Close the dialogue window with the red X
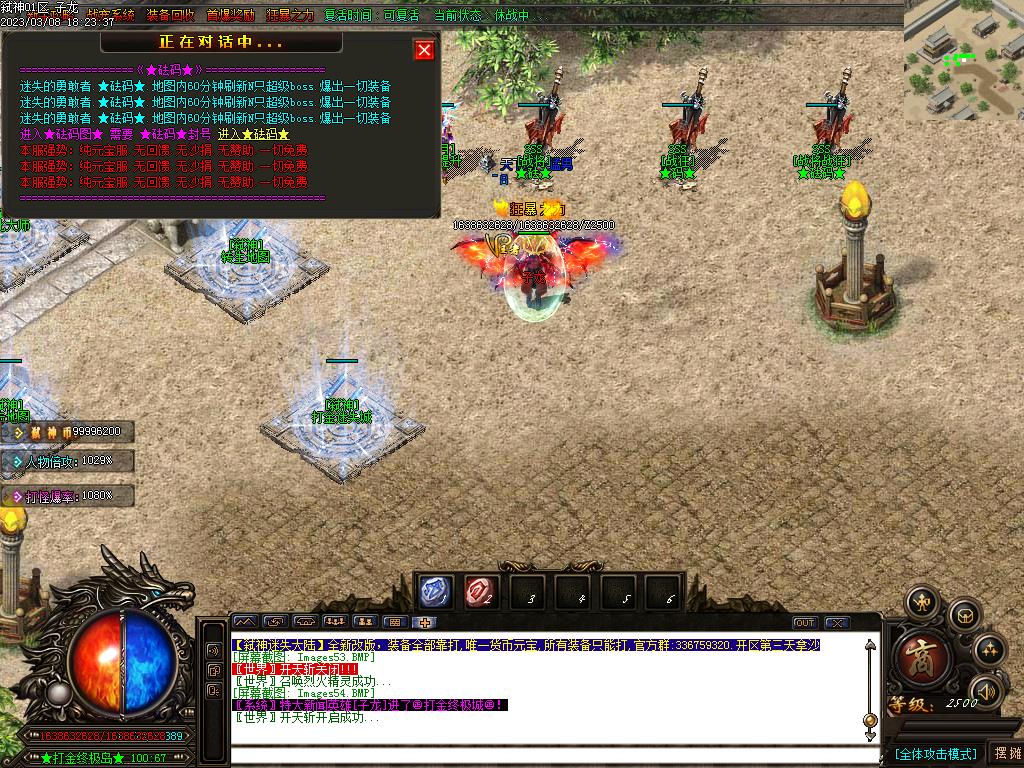The width and height of the screenshot is (1024, 768). [x=425, y=50]
